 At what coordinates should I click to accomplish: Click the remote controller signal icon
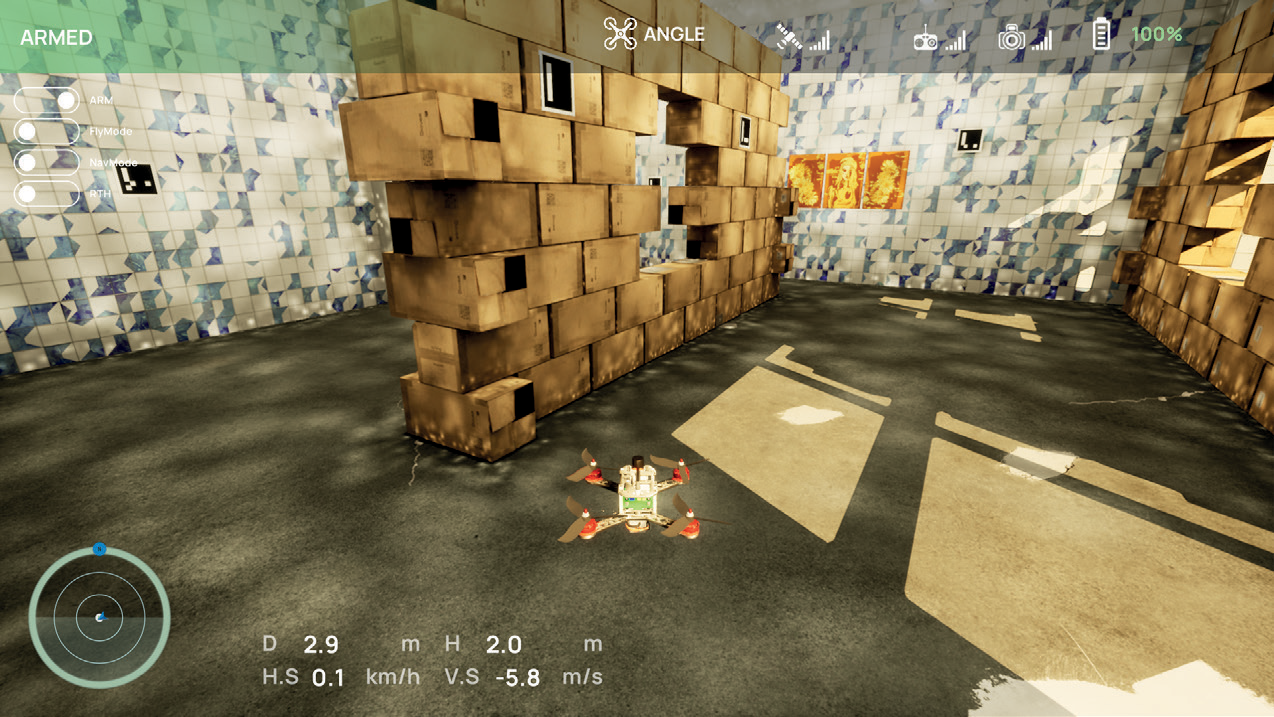[927, 39]
